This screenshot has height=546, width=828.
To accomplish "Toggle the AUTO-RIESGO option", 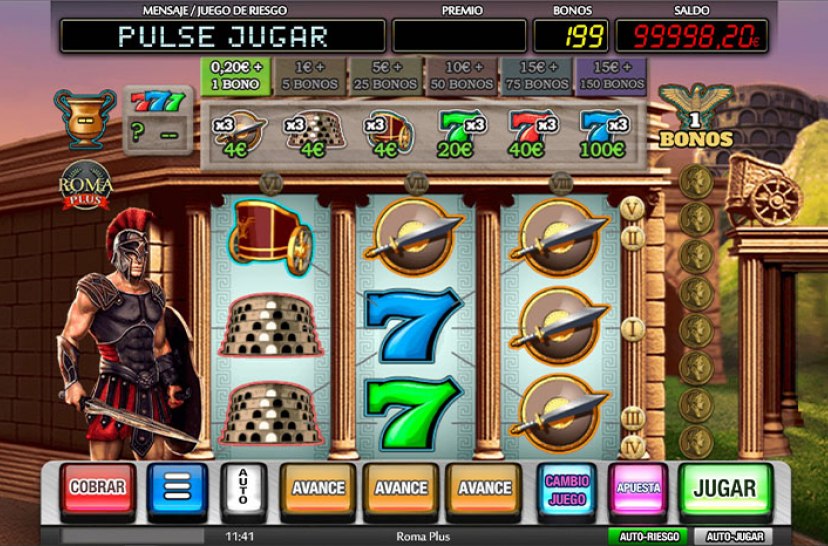I will [647, 537].
